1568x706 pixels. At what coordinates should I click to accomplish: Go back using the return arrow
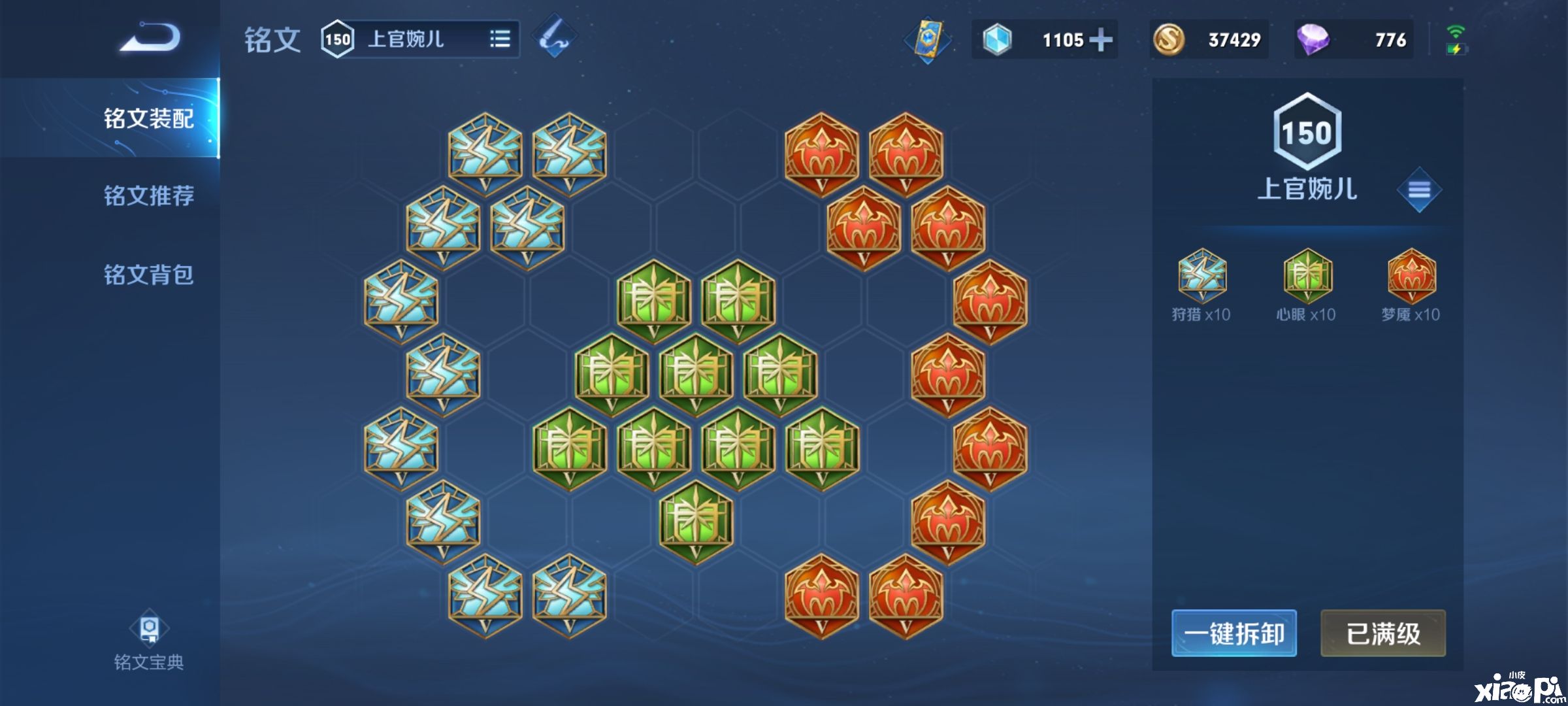click(x=150, y=37)
